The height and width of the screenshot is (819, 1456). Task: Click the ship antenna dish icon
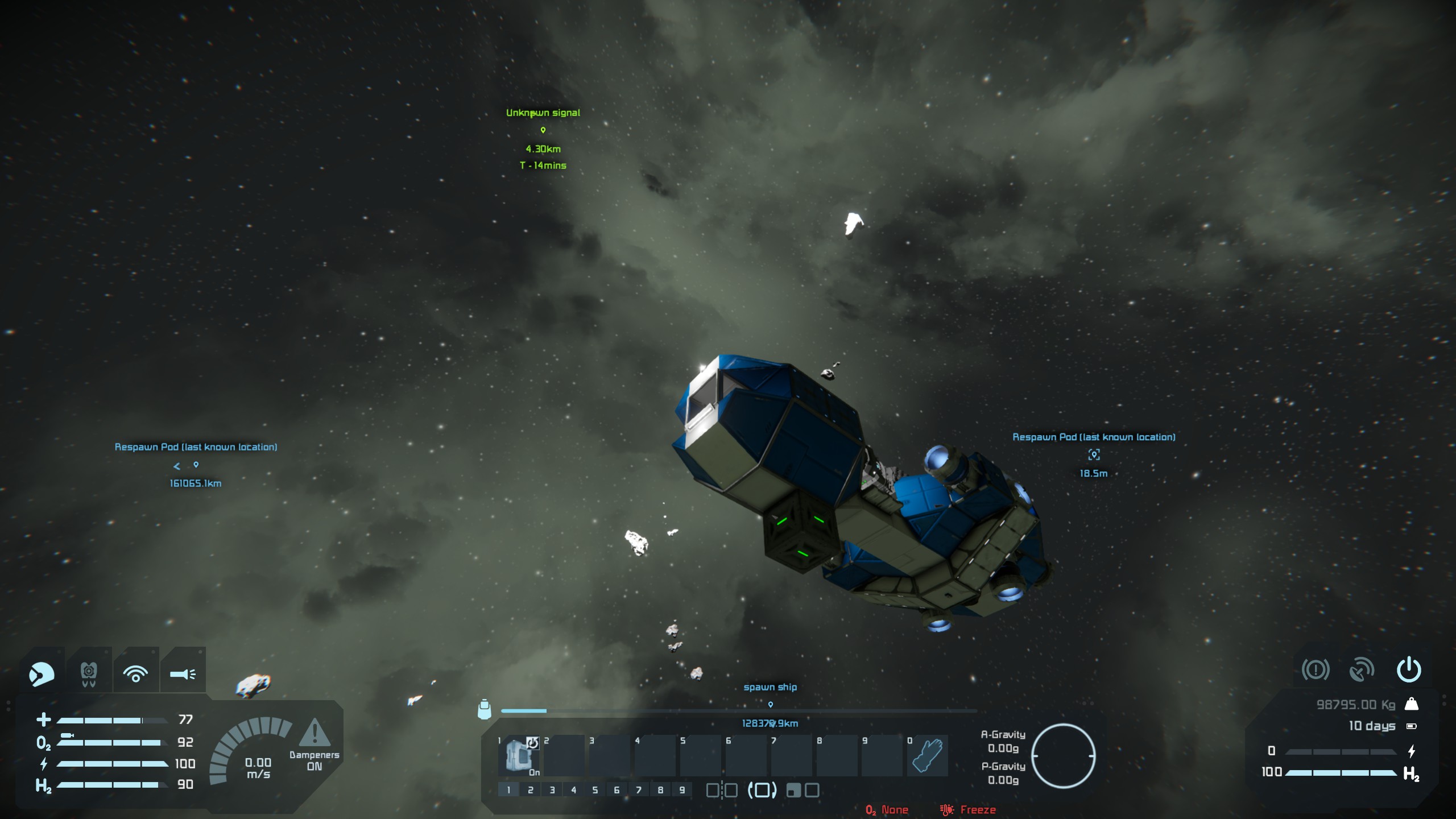[x=1362, y=670]
